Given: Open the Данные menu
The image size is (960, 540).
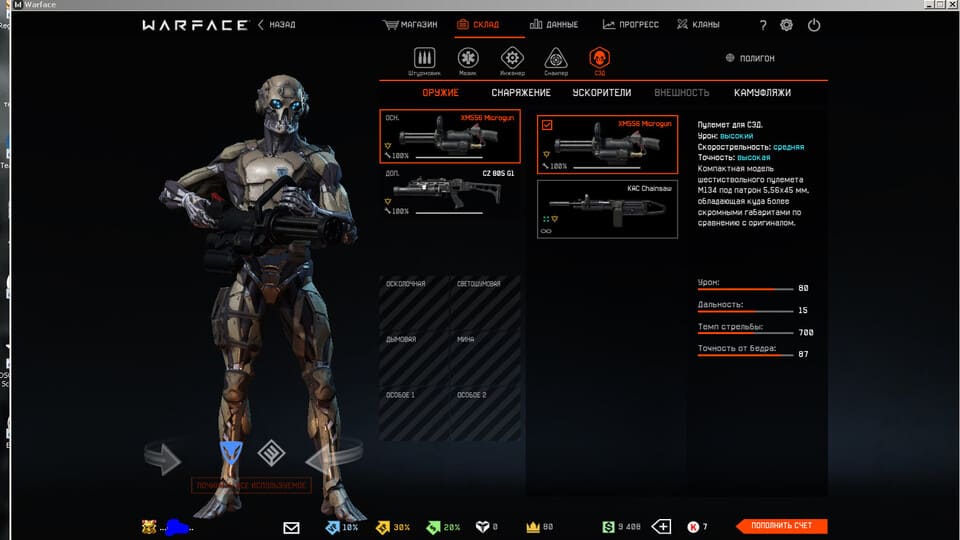Looking at the screenshot, I should (553, 24).
